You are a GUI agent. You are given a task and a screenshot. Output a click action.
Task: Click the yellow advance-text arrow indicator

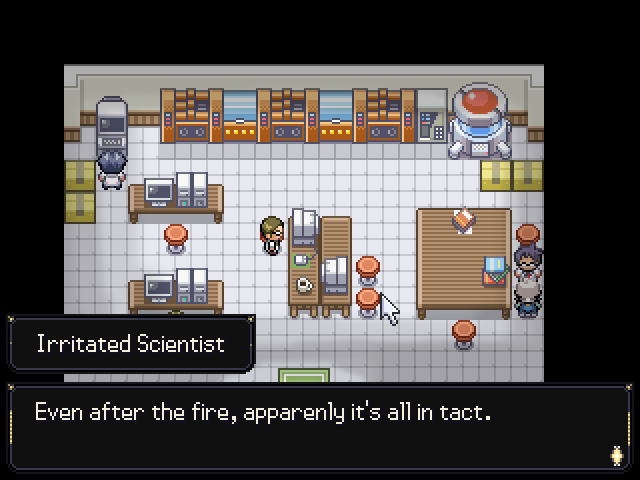pyautogui.click(x=616, y=455)
